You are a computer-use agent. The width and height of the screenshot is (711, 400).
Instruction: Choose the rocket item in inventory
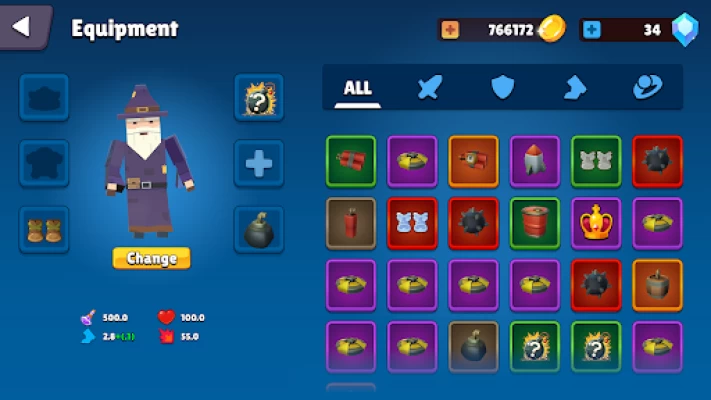[x=535, y=161]
